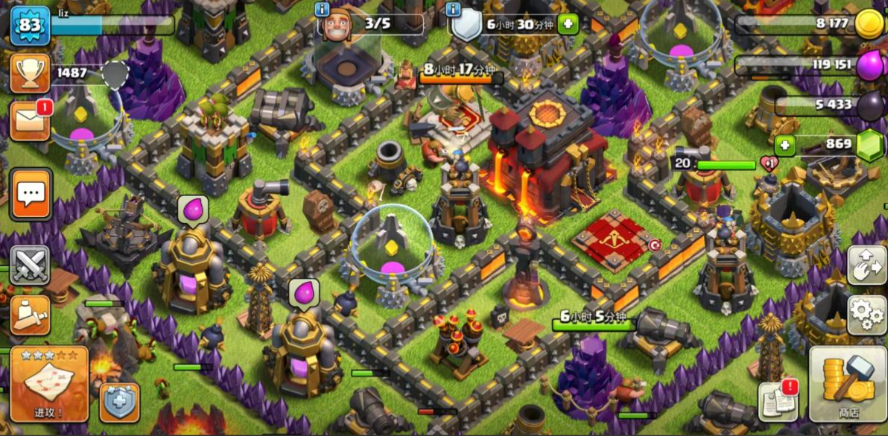
Task: Collect elixir from the pink drop bubble
Action: (192, 209)
